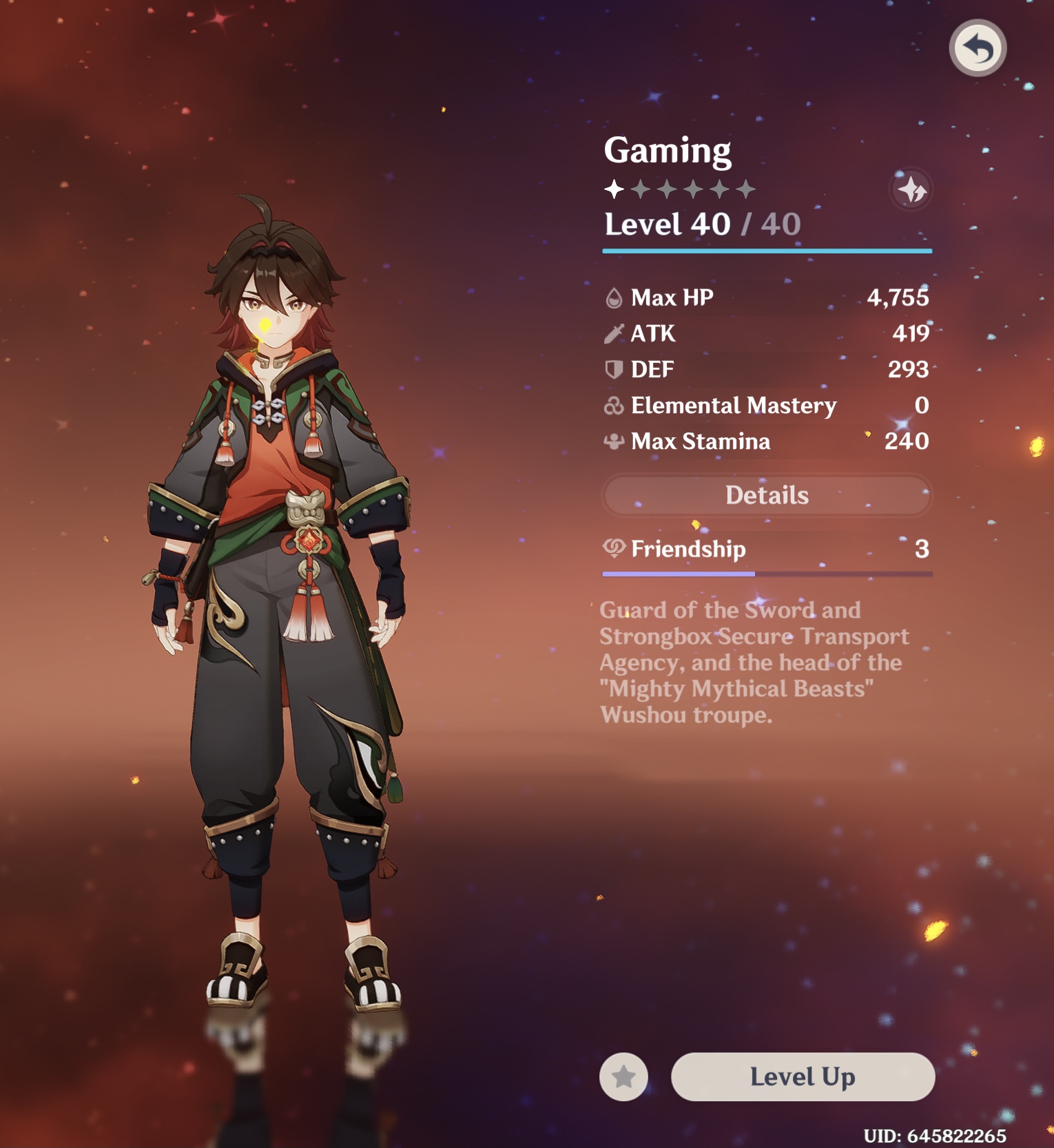Click the Details button

coord(767,494)
